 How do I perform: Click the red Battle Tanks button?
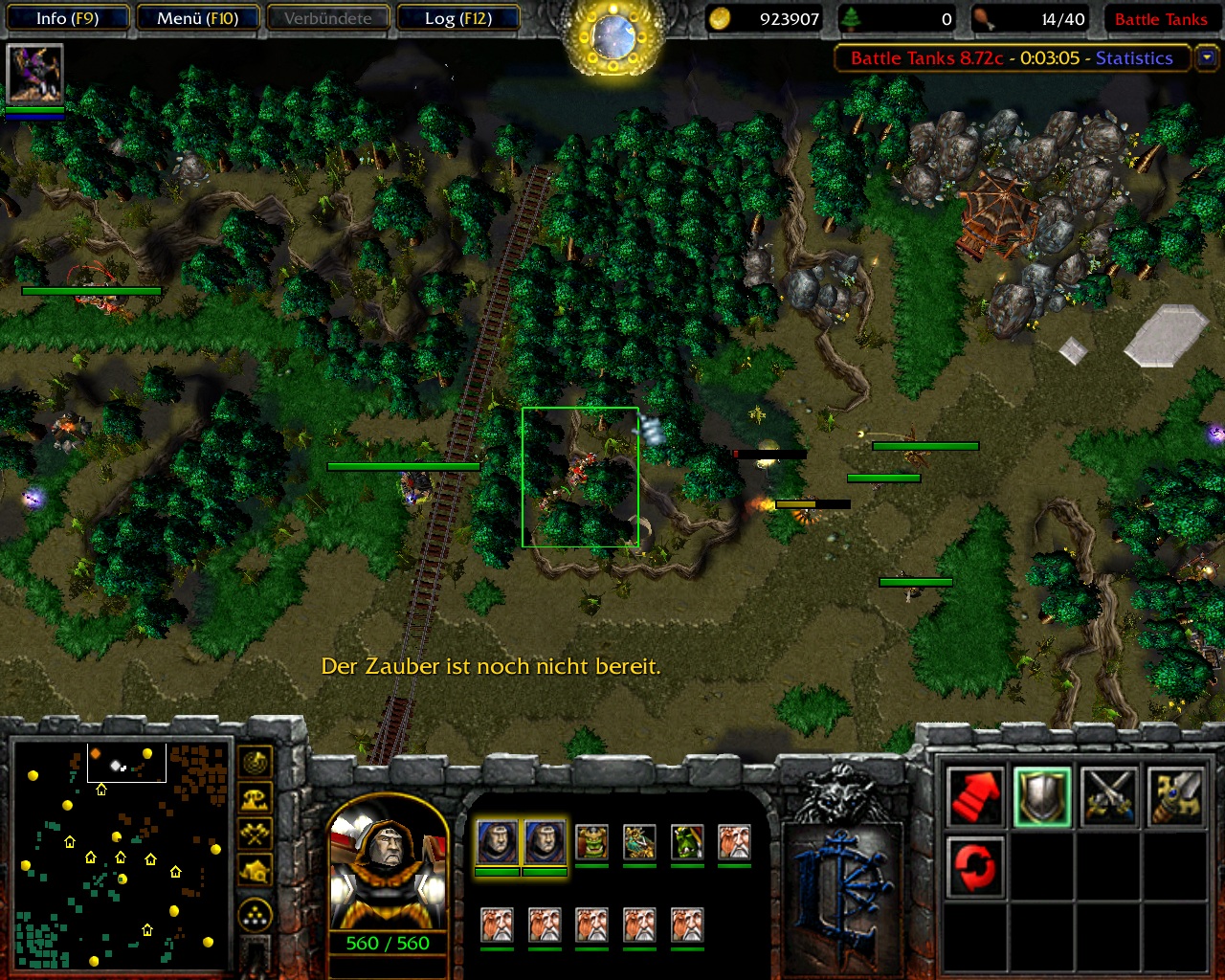point(1160,19)
